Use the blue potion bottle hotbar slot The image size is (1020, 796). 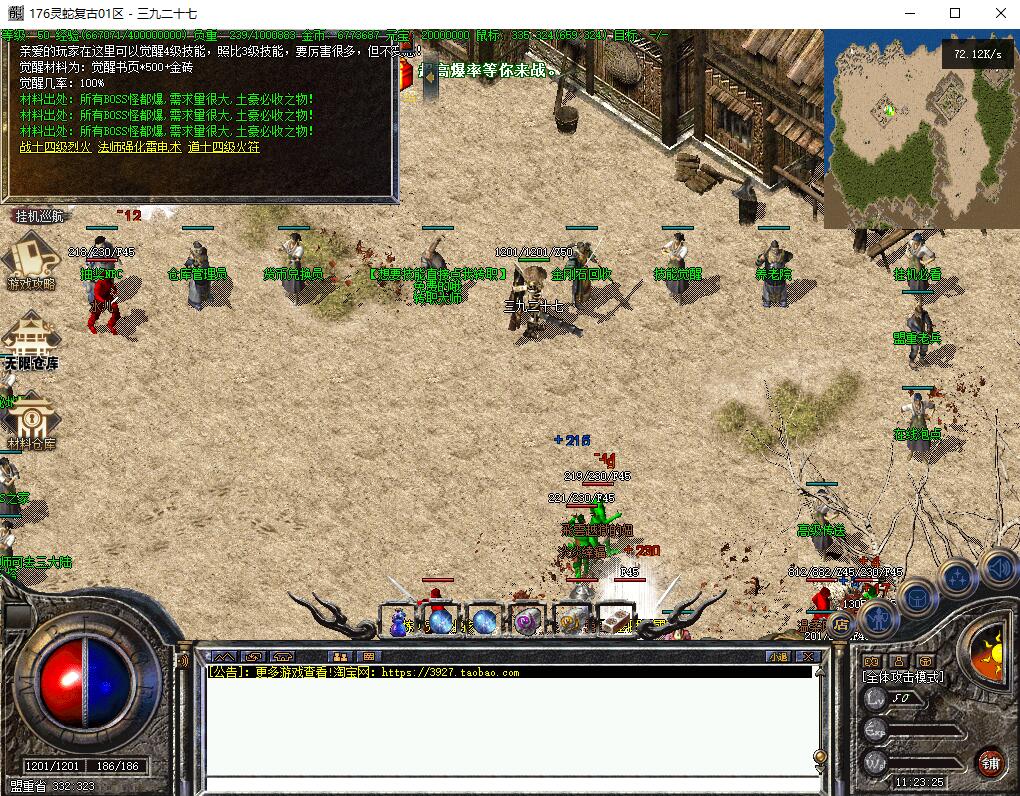[399, 622]
